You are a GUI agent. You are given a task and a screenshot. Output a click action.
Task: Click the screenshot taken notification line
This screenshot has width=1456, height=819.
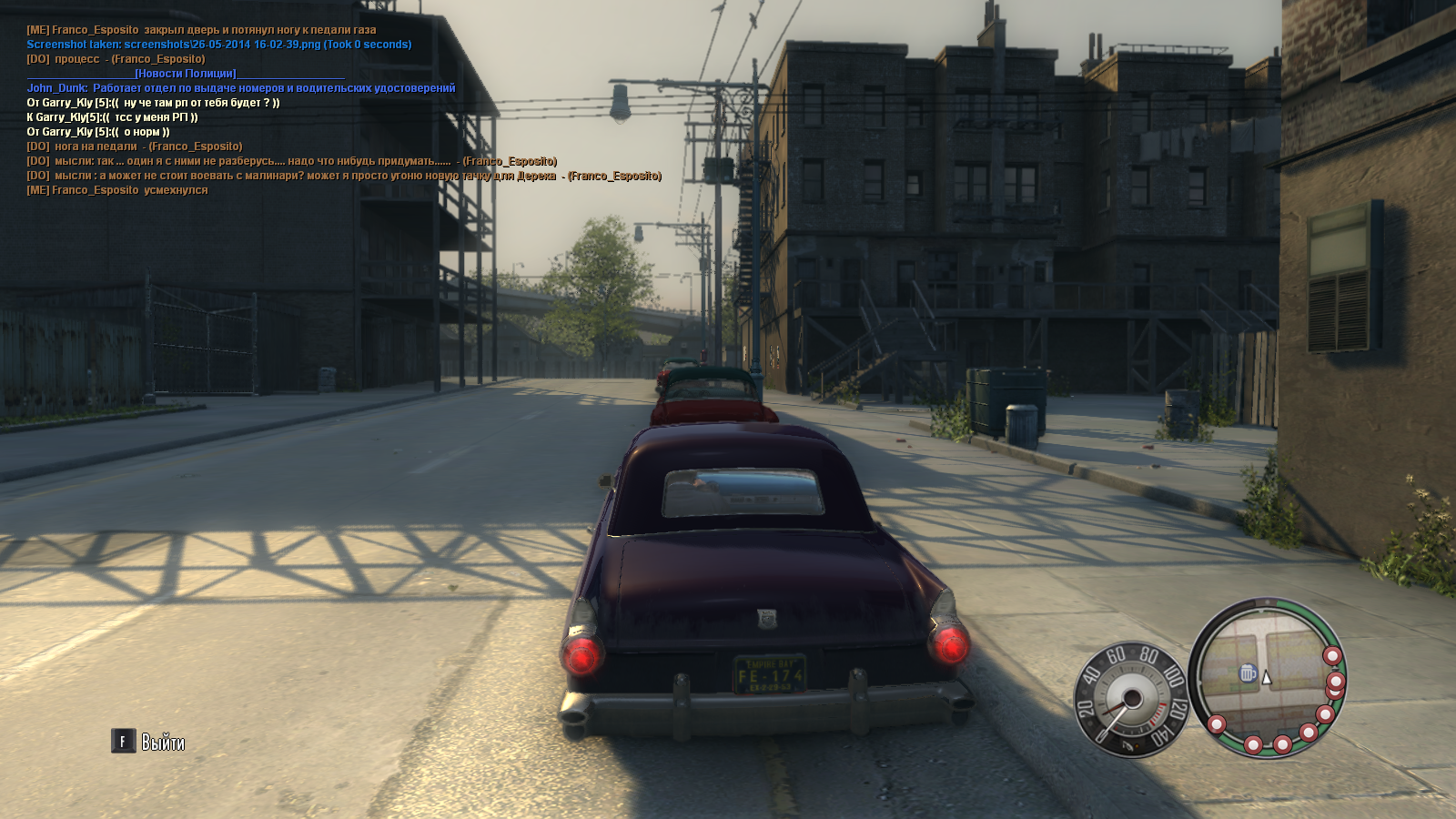click(x=218, y=45)
